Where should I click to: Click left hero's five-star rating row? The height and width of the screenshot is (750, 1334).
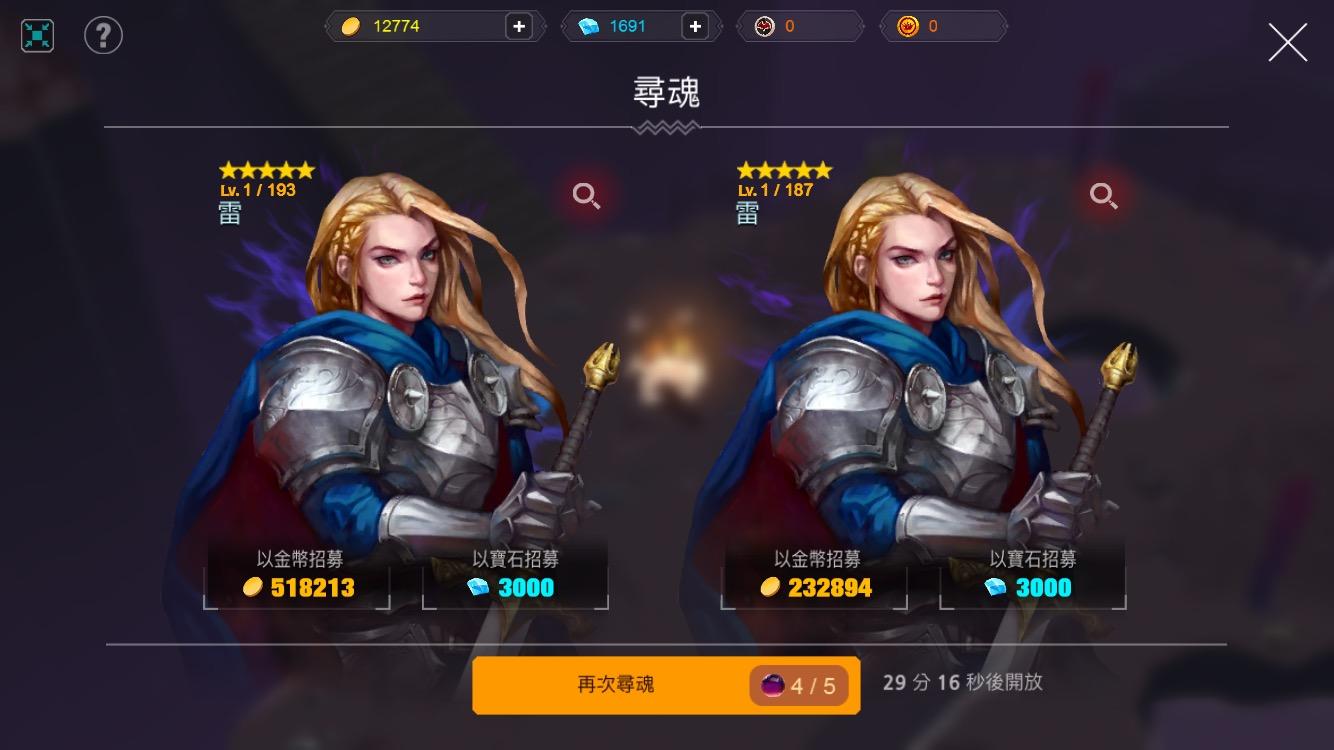click(268, 169)
